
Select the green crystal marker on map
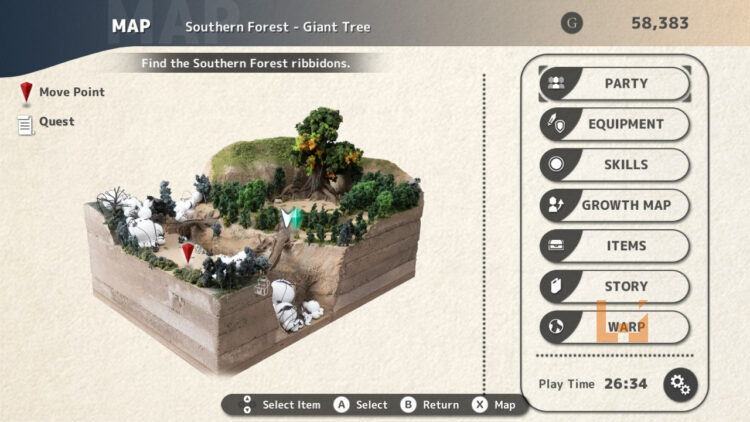291,219
